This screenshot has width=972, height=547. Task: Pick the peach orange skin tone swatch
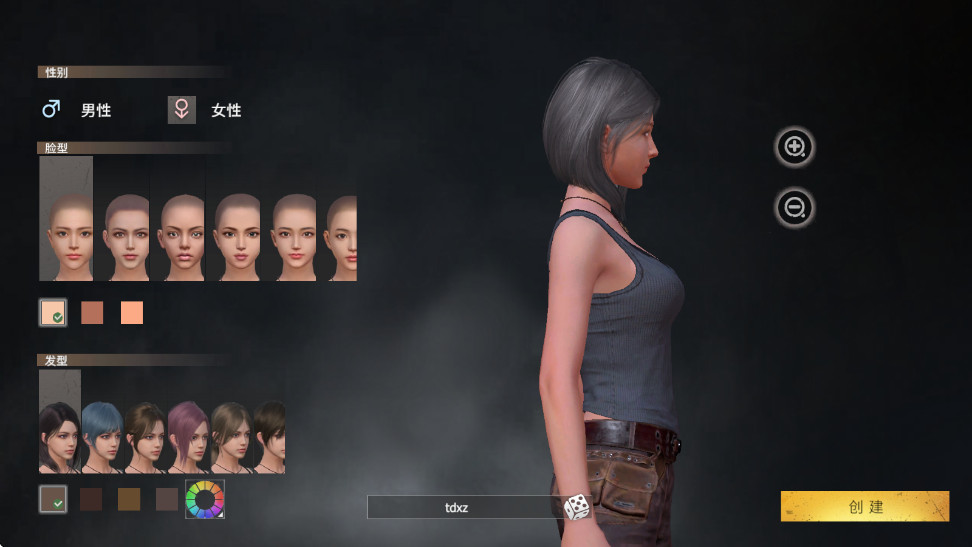(132, 313)
